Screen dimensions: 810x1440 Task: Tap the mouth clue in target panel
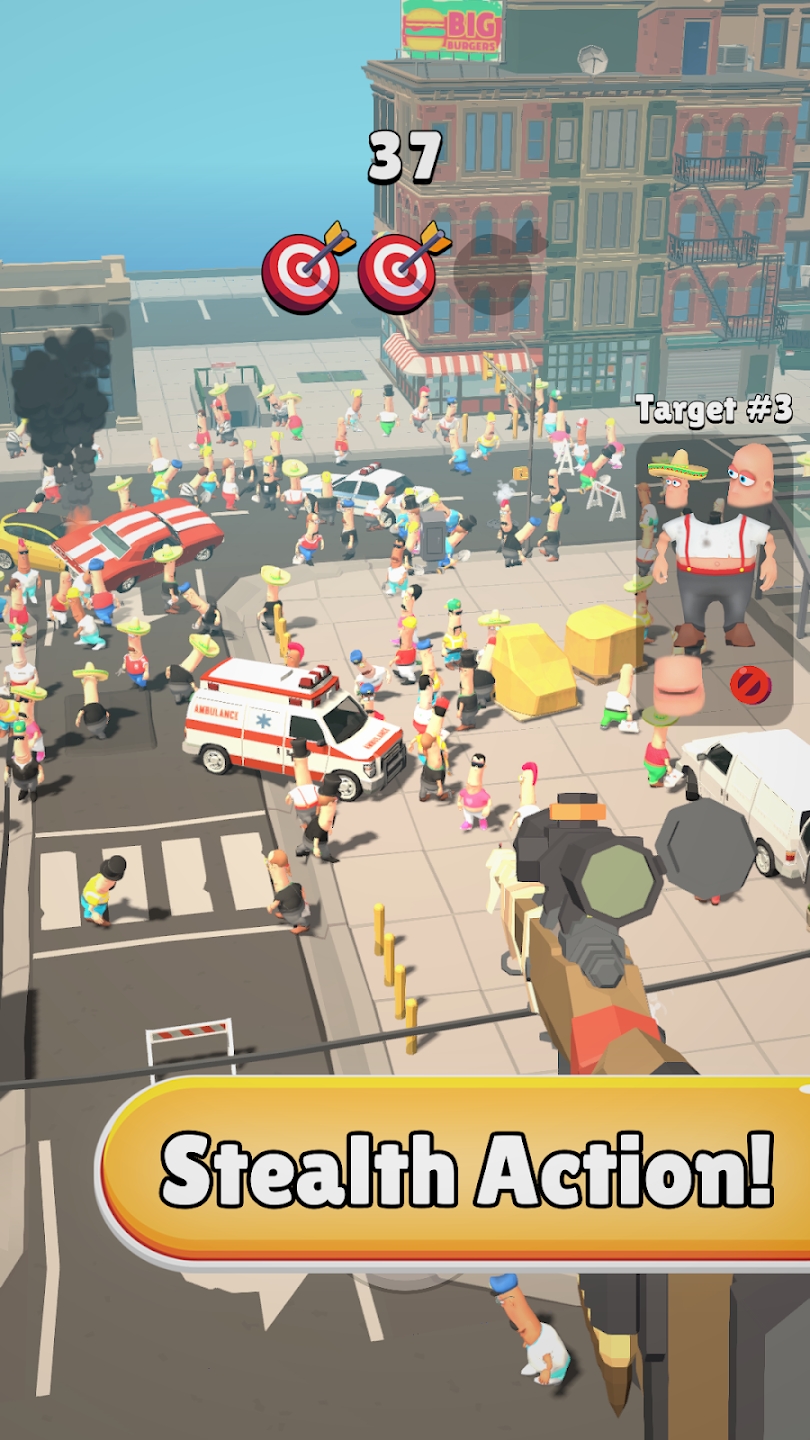tap(679, 684)
